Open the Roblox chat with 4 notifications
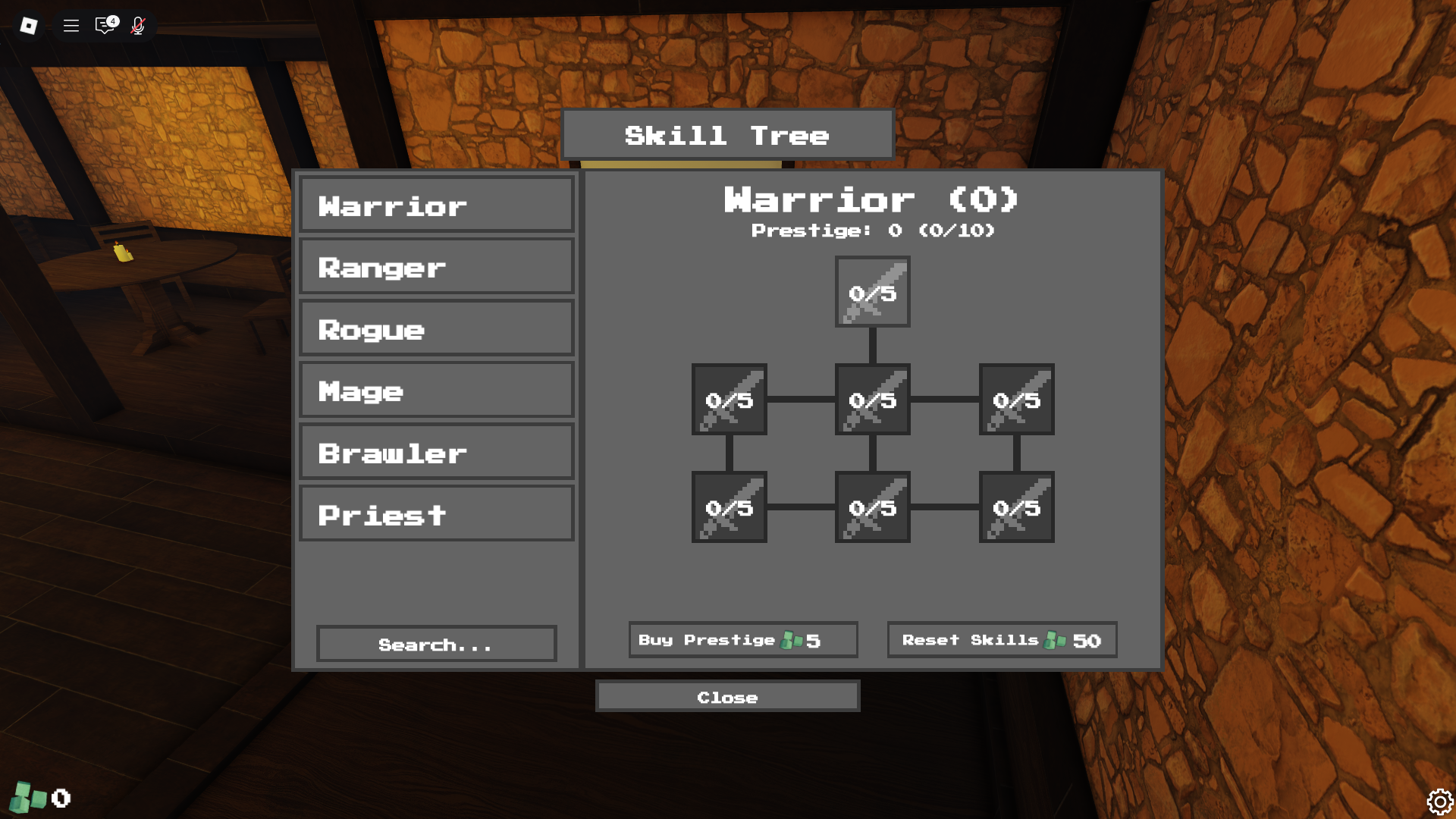The width and height of the screenshot is (1456, 819). (x=104, y=25)
